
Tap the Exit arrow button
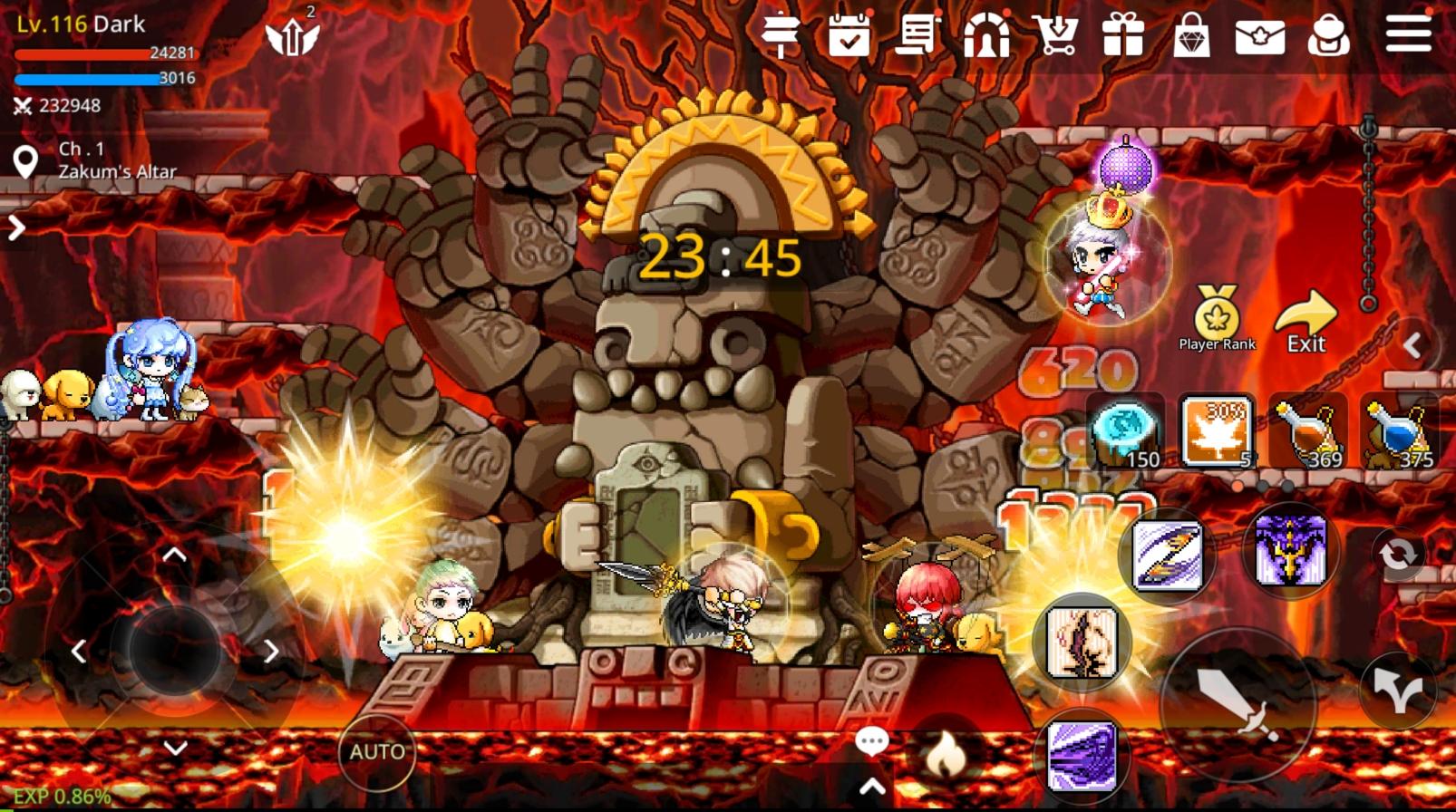click(x=1306, y=322)
